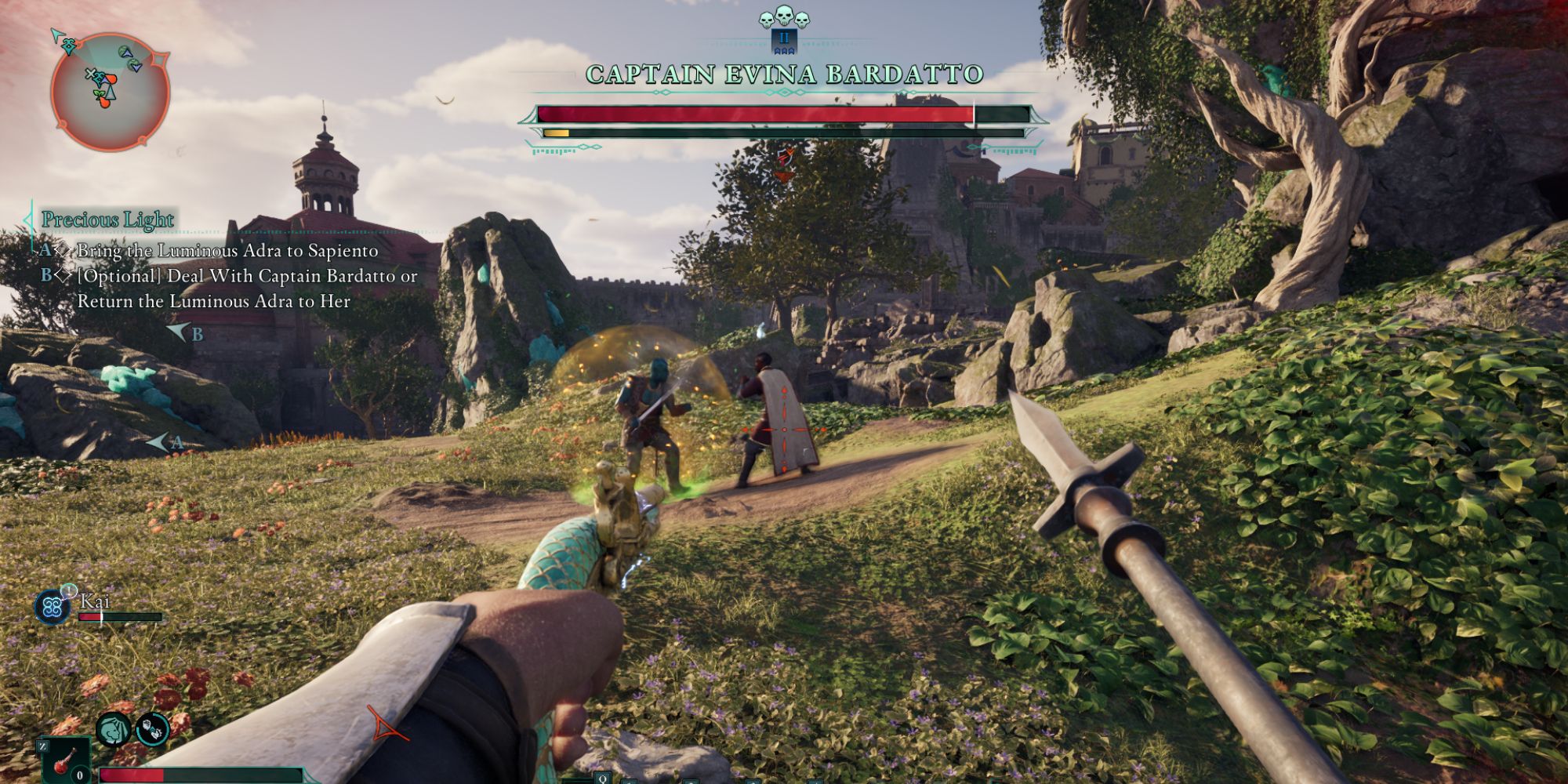Open the Precious Light quest tracker title
Image resolution: width=1568 pixels, height=784 pixels.
107,220
